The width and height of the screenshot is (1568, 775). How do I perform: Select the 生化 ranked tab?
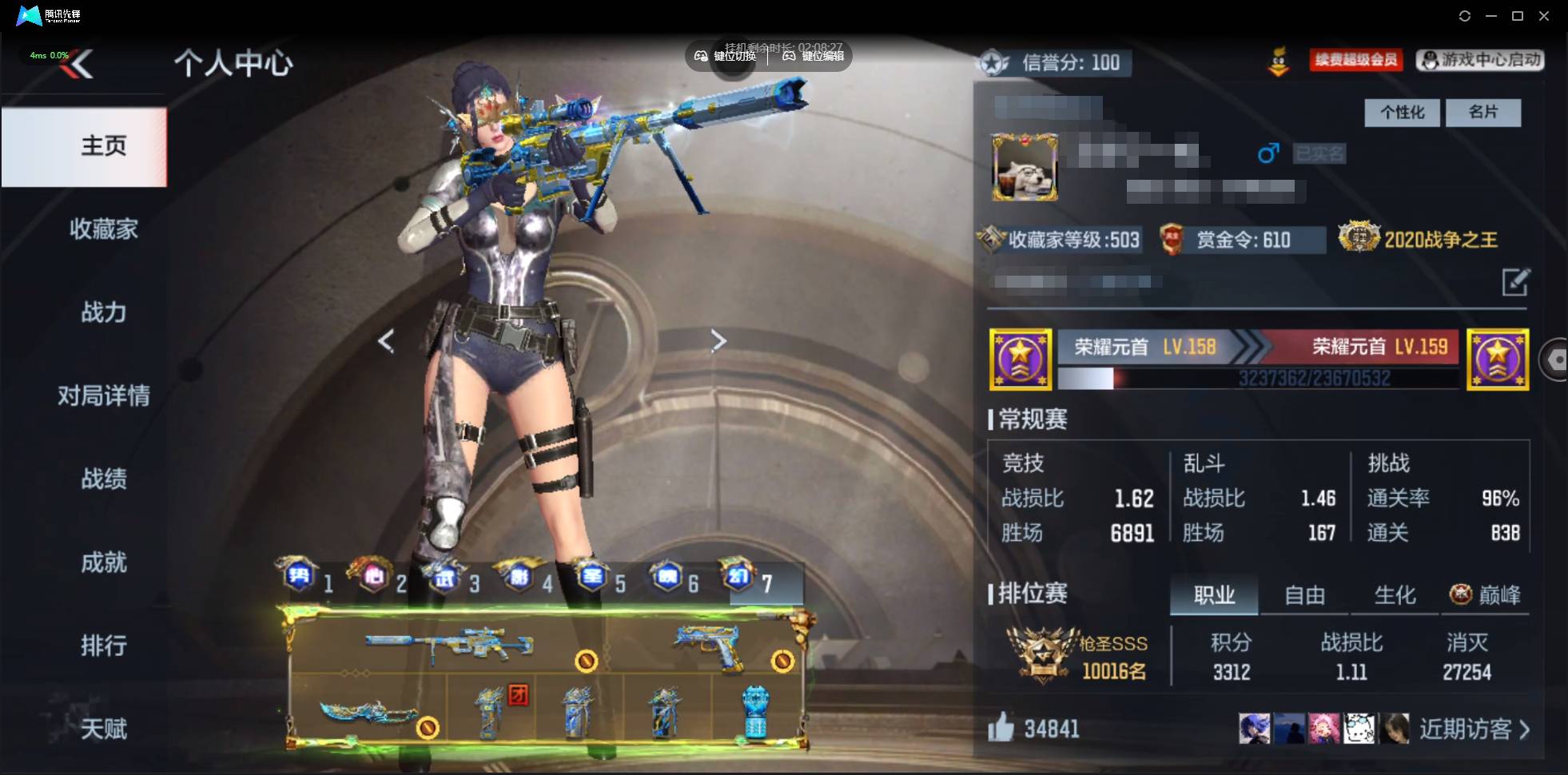[x=1395, y=595]
